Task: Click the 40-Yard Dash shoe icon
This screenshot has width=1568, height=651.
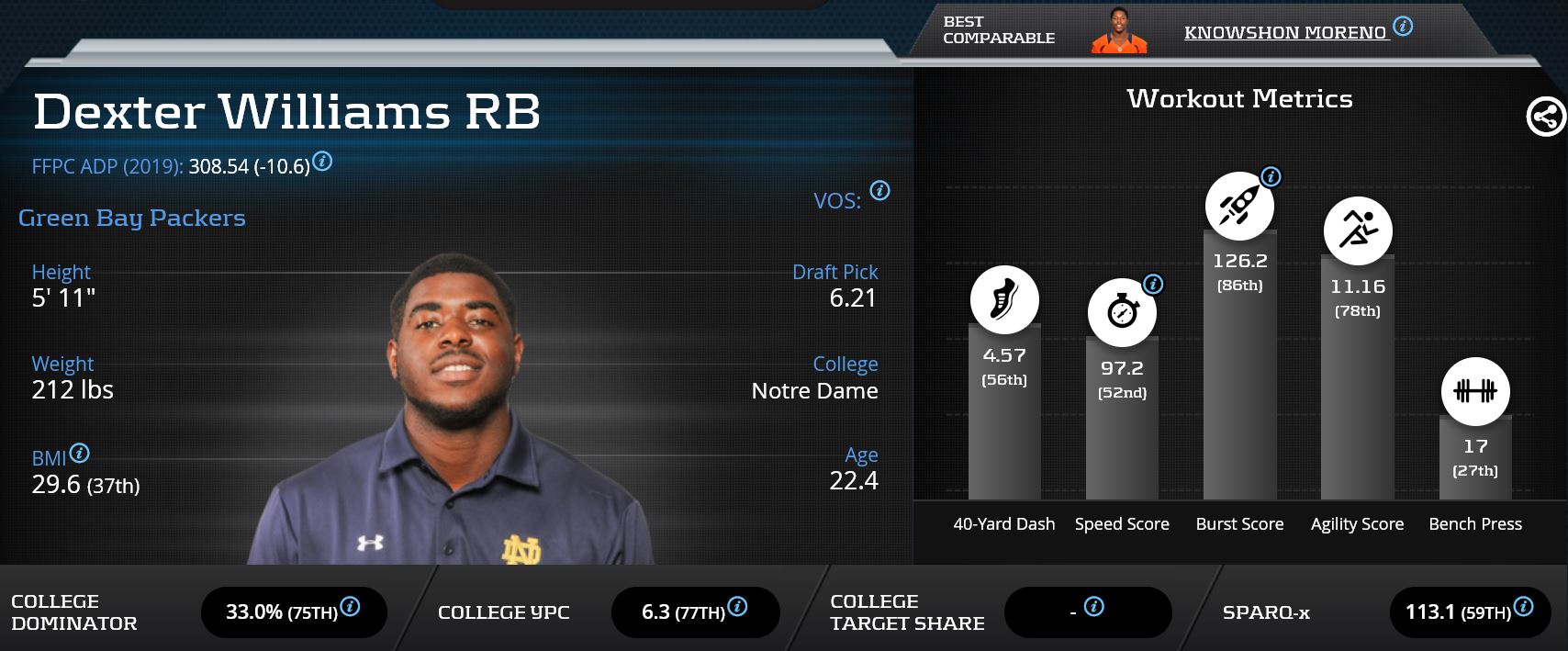Action: tap(1004, 300)
